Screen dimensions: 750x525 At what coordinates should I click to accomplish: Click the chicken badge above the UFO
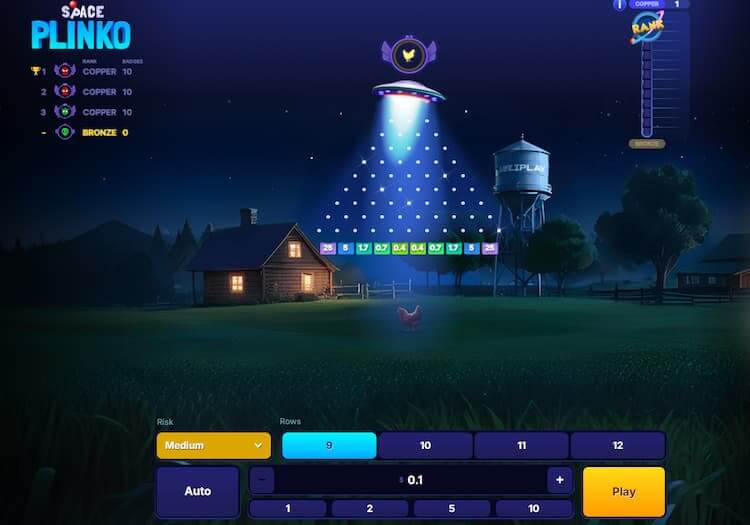coord(409,54)
